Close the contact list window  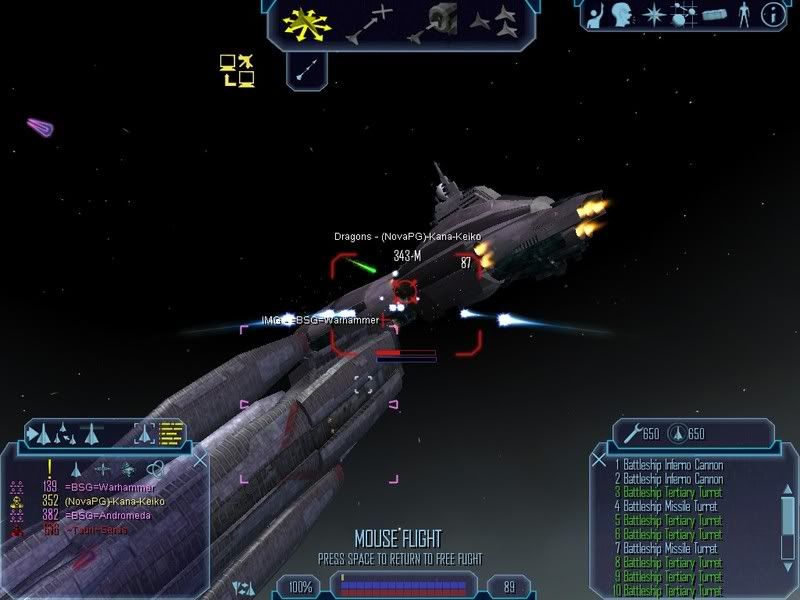tap(200, 460)
